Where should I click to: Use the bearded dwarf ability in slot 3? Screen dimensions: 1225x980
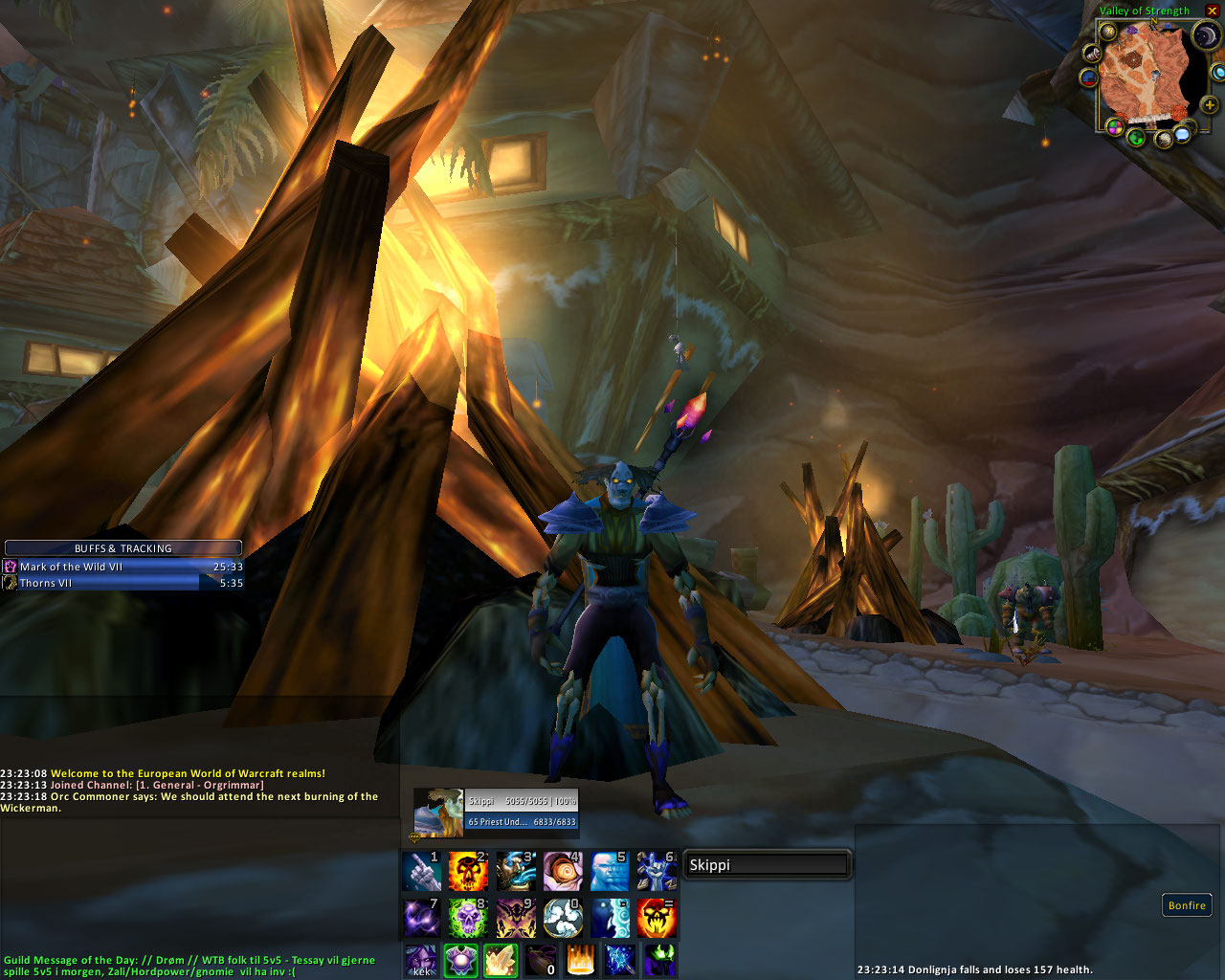515,871
